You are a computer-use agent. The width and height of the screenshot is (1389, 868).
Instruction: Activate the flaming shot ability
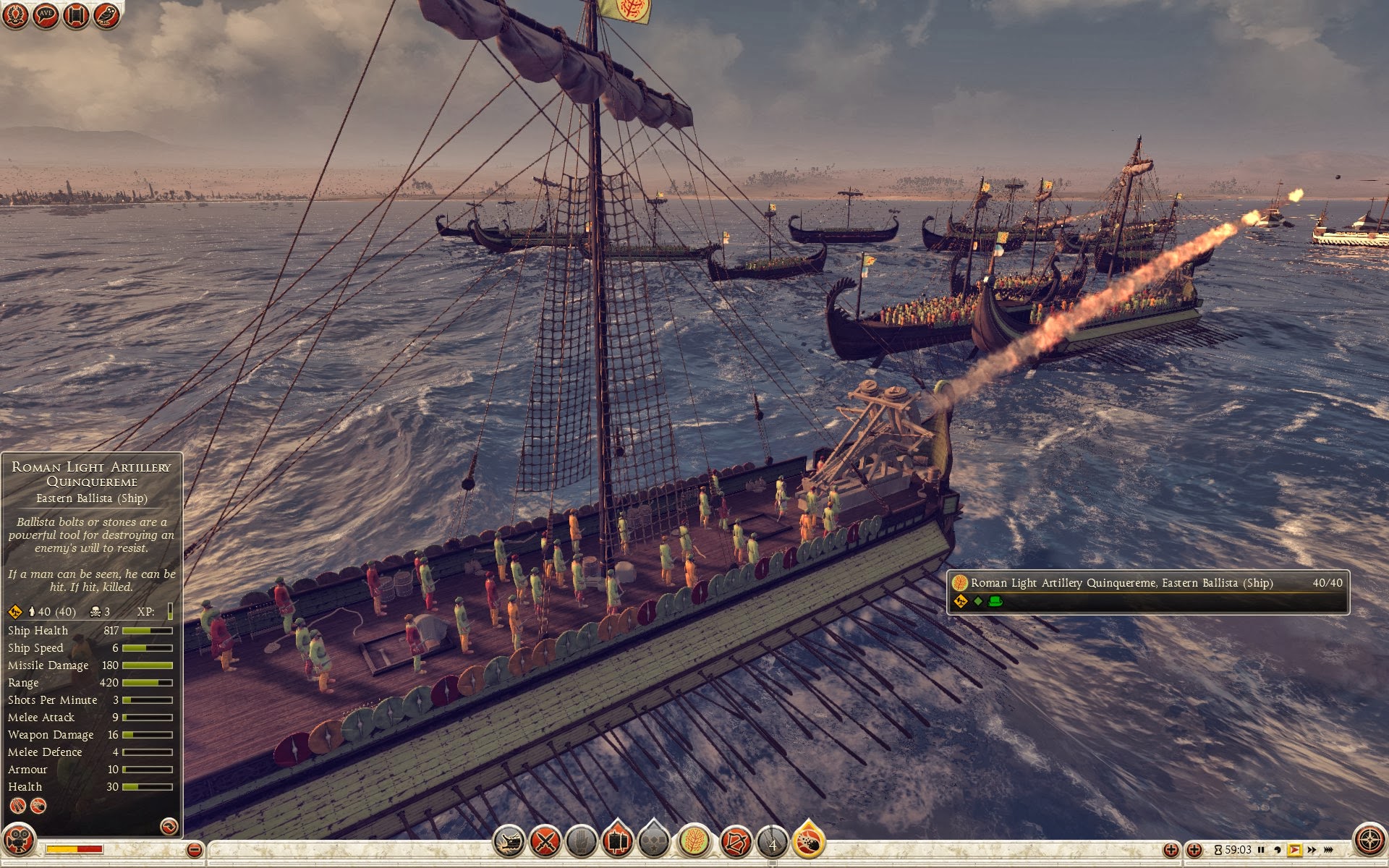point(809,841)
